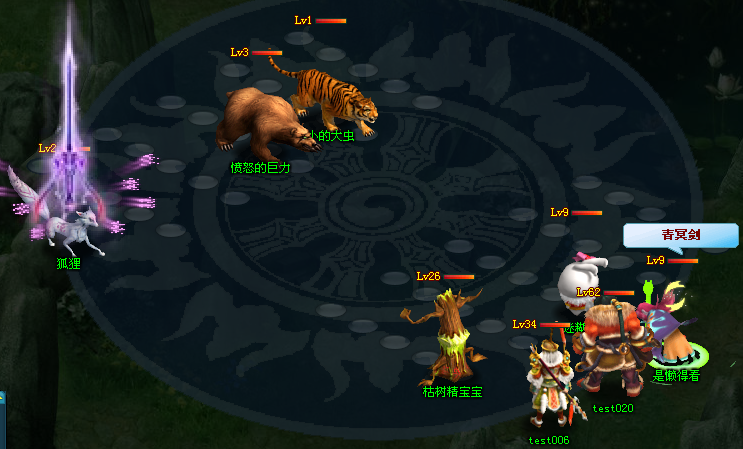The height and width of the screenshot is (449, 743).
Task: Select the green-ringed unit 是懒得看
Action: (676, 340)
